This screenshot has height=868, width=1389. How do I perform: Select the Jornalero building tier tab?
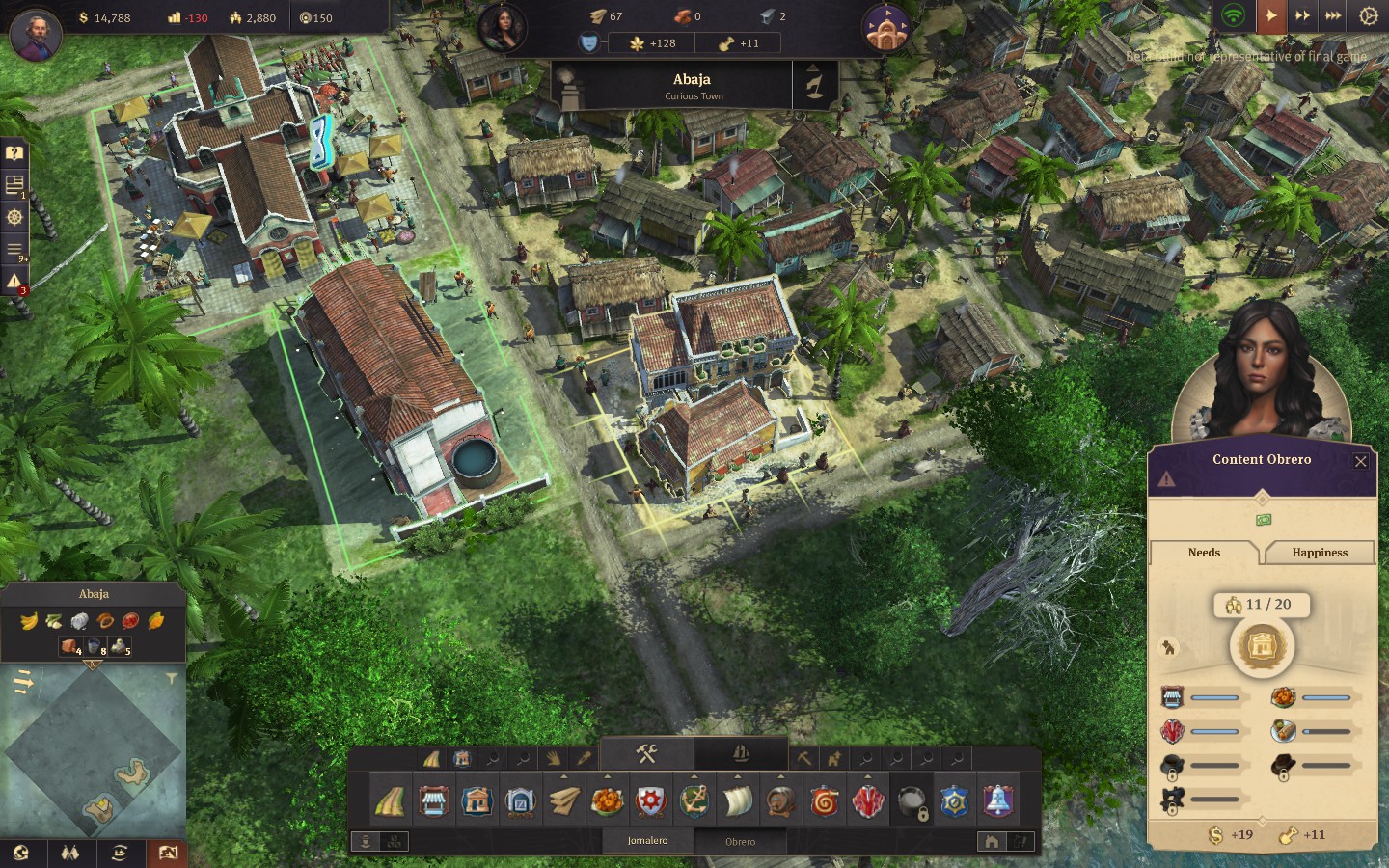coord(647,841)
